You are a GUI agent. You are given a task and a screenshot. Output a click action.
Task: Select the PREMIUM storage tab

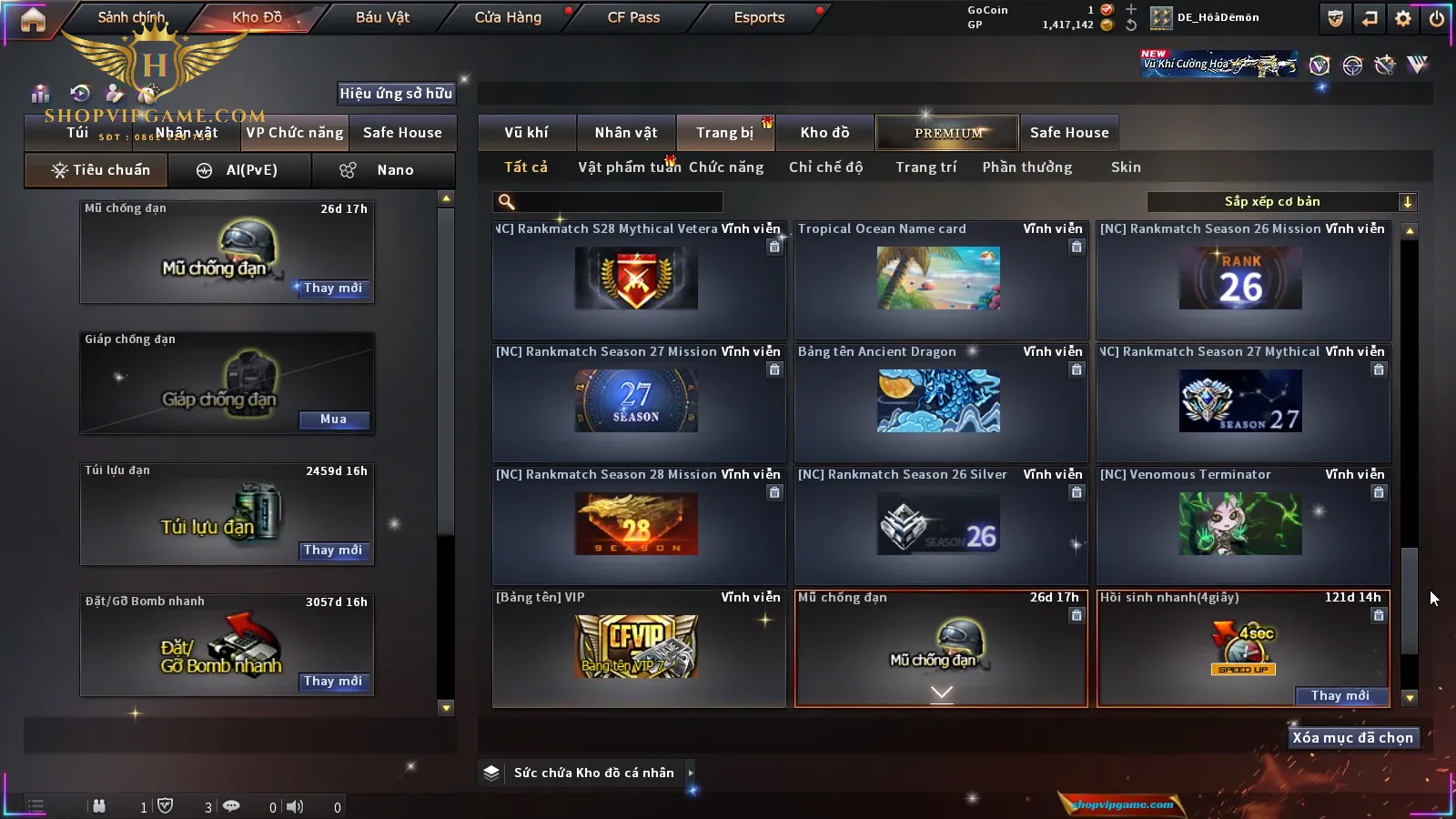click(947, 133)
